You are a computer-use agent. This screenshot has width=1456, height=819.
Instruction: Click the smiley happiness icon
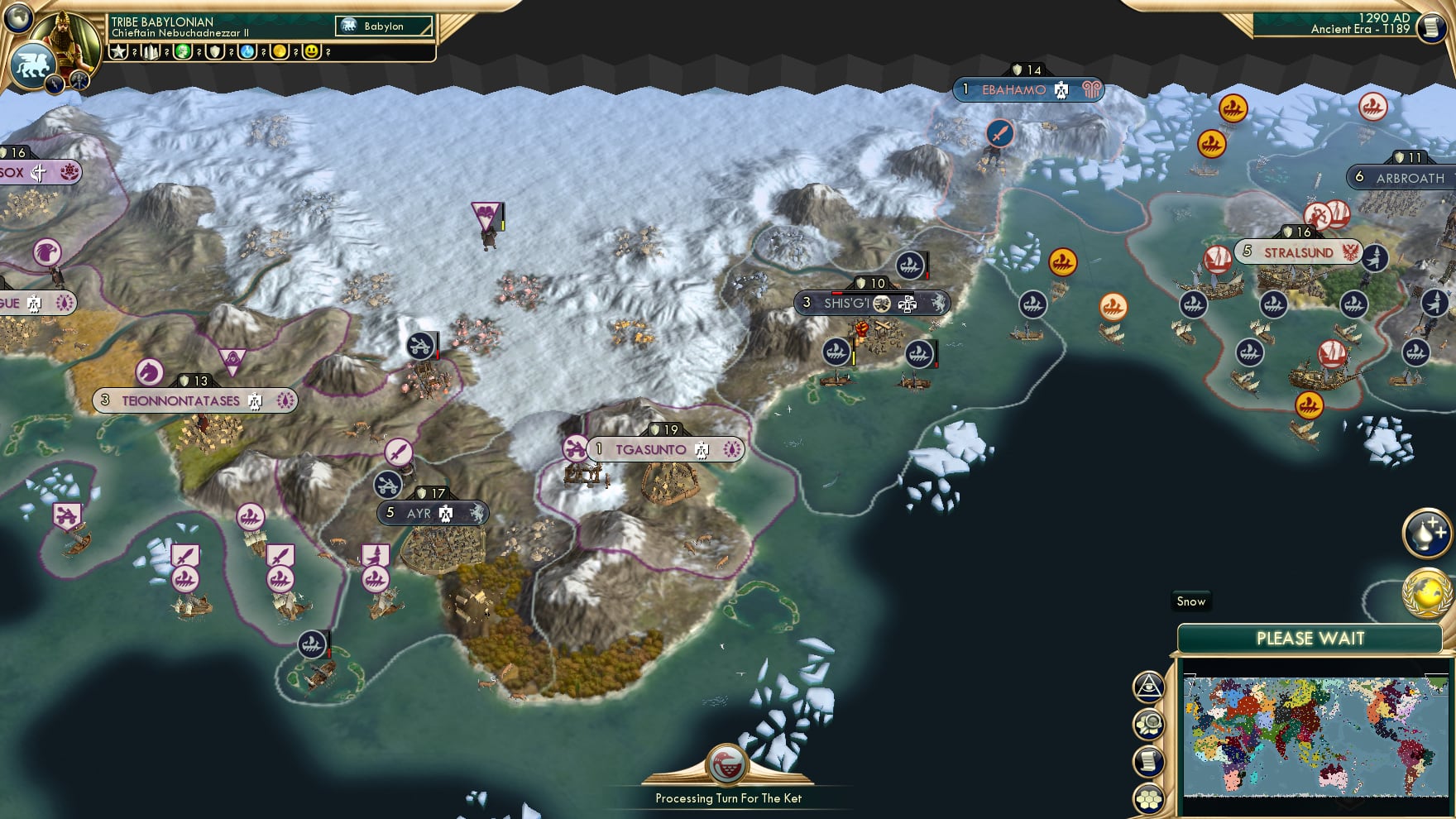[310, 50]
